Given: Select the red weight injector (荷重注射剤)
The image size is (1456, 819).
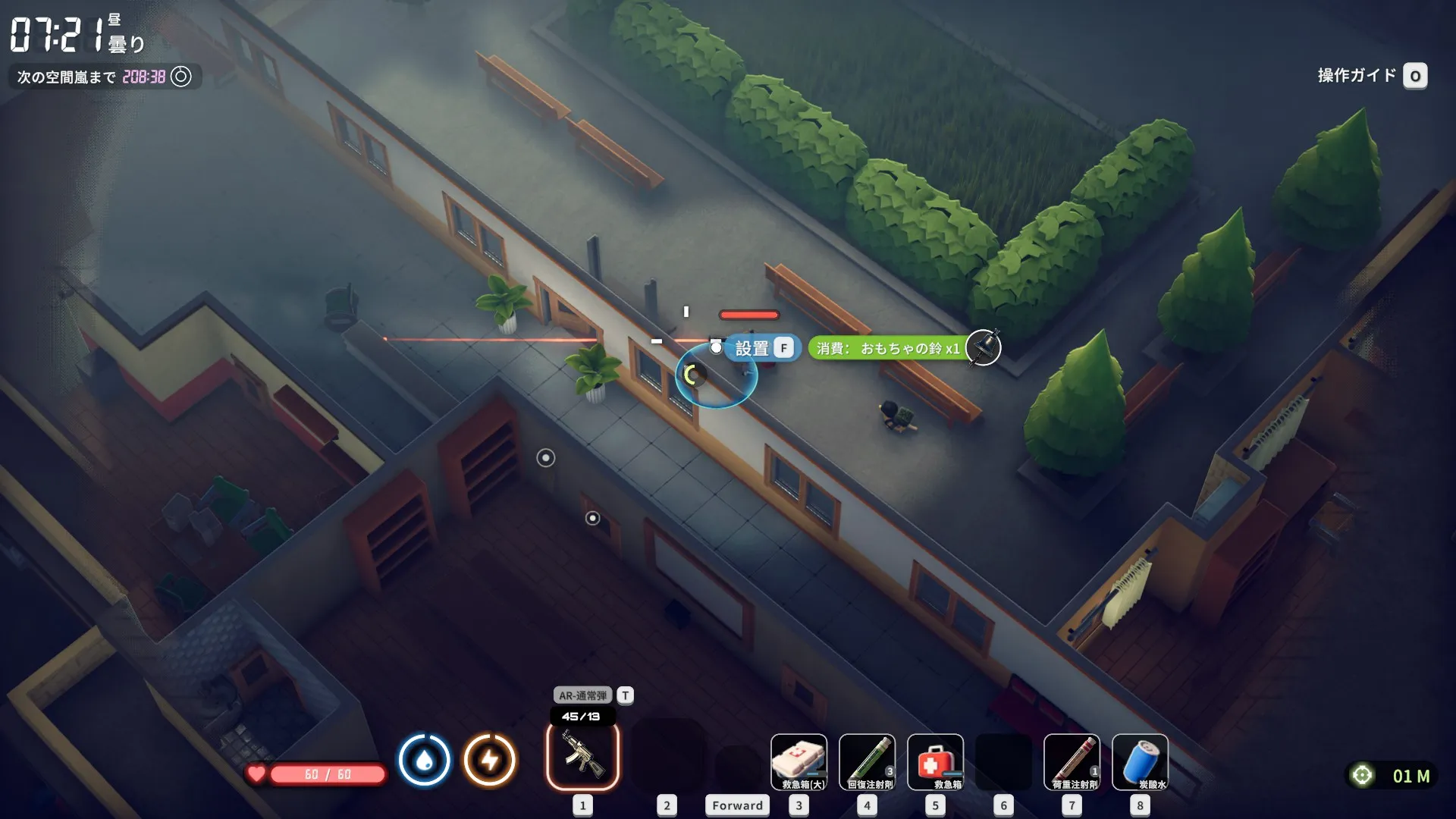Looking at the screenshot, I should coord(1072,761).
